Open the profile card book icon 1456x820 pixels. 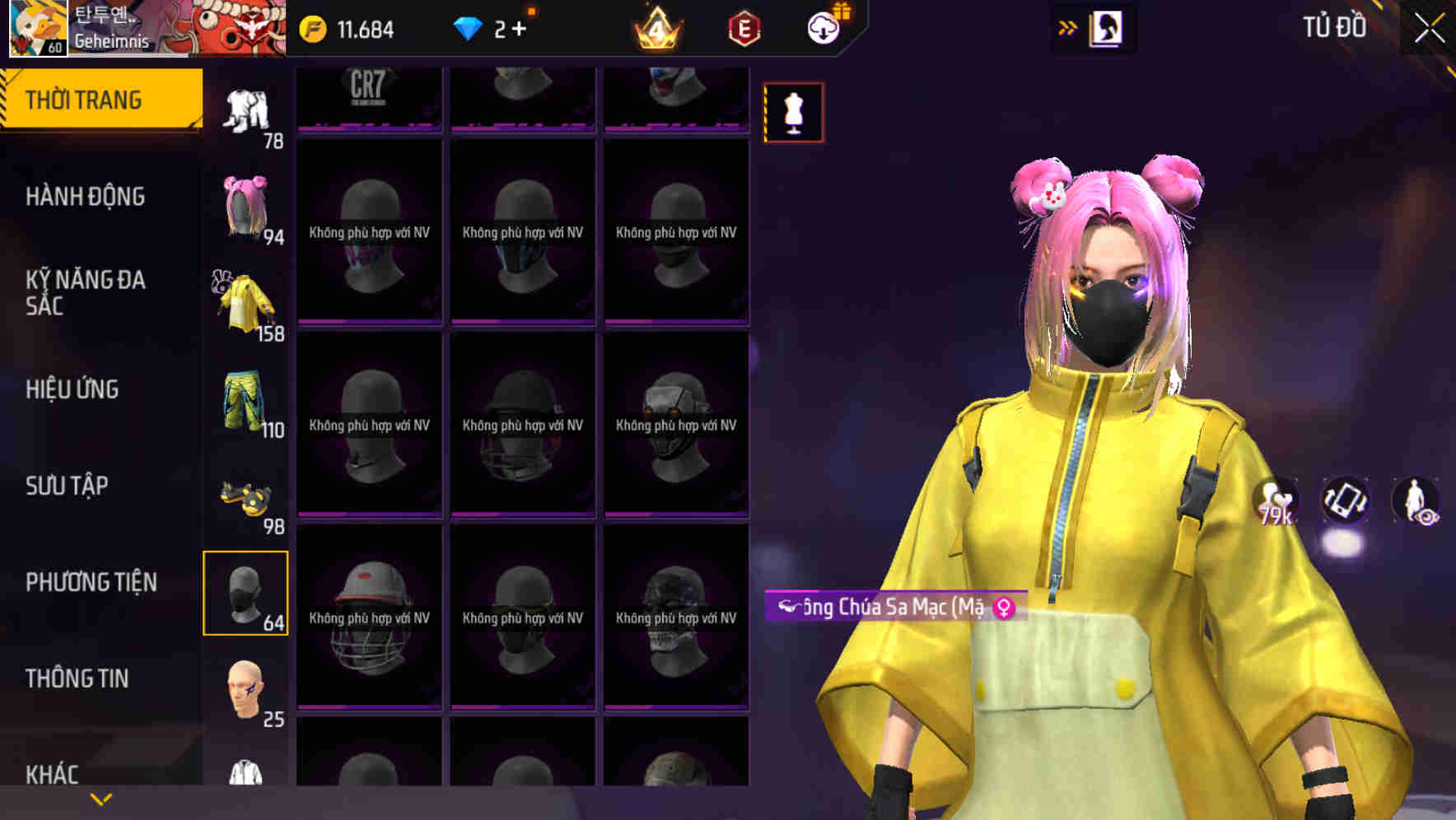pos(1104,27)
